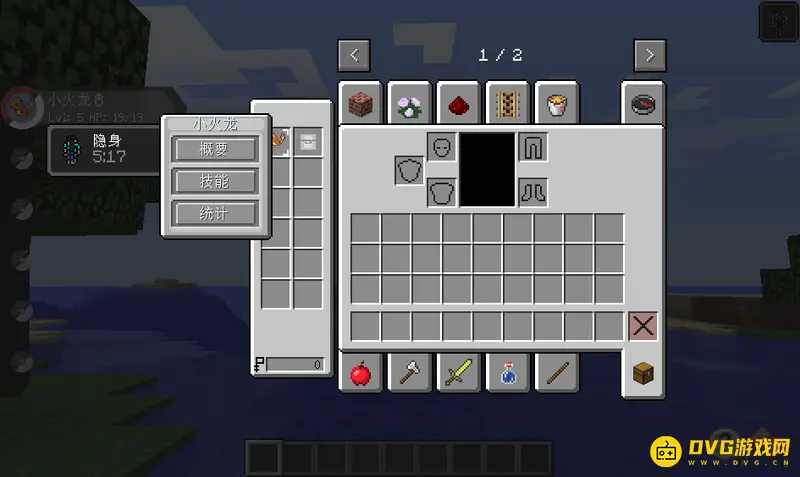800x477 pixels.
Task: Click the 概要 summary button
Action: tap(215, 149)
